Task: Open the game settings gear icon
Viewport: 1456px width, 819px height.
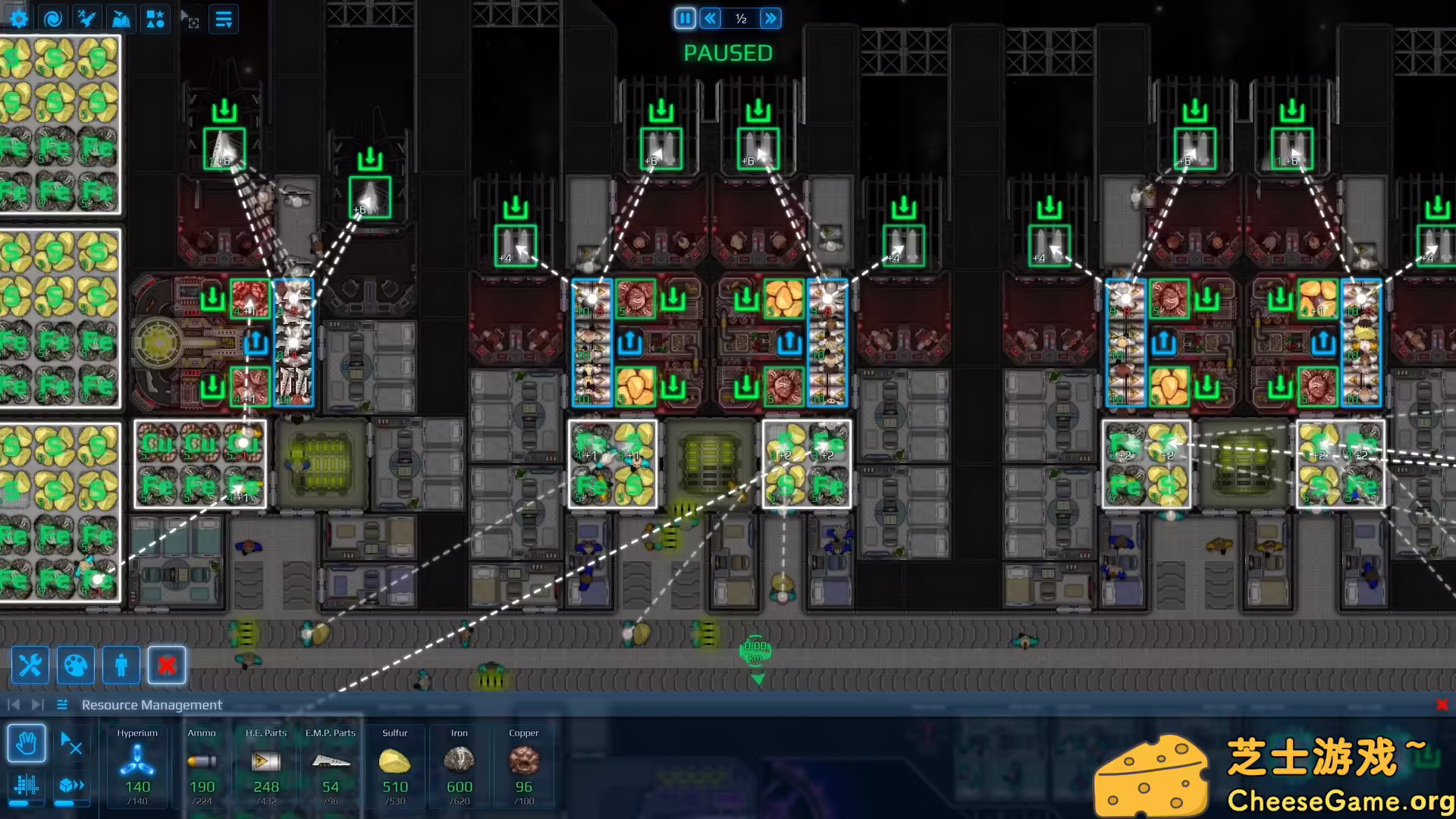Action: (x=17, y=18)
